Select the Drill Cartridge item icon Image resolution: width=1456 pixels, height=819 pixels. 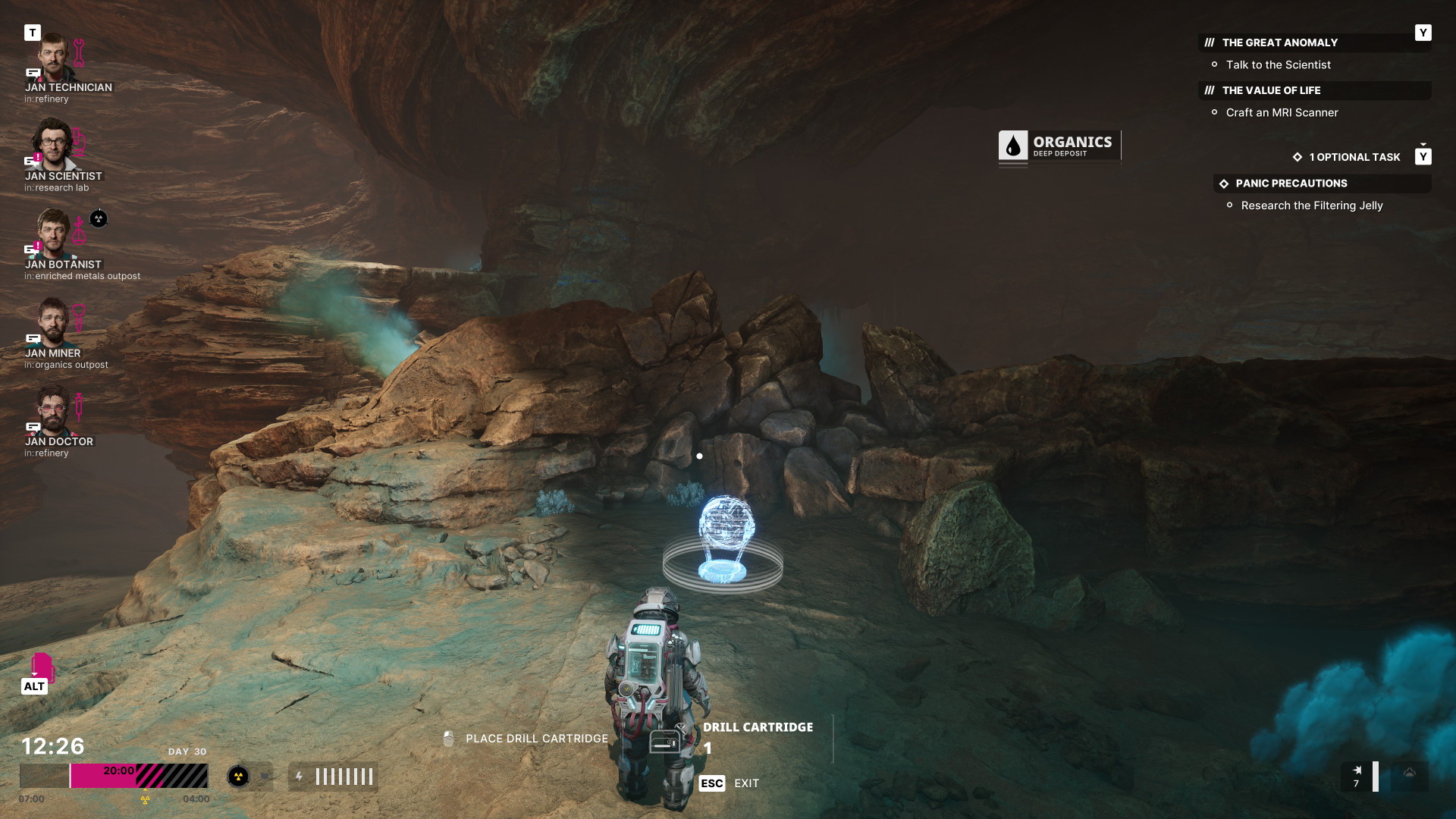point(665,741)
